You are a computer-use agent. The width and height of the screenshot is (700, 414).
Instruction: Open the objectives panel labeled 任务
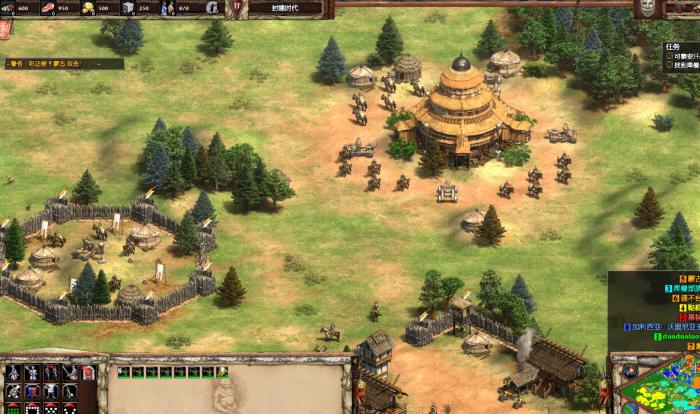674,46
